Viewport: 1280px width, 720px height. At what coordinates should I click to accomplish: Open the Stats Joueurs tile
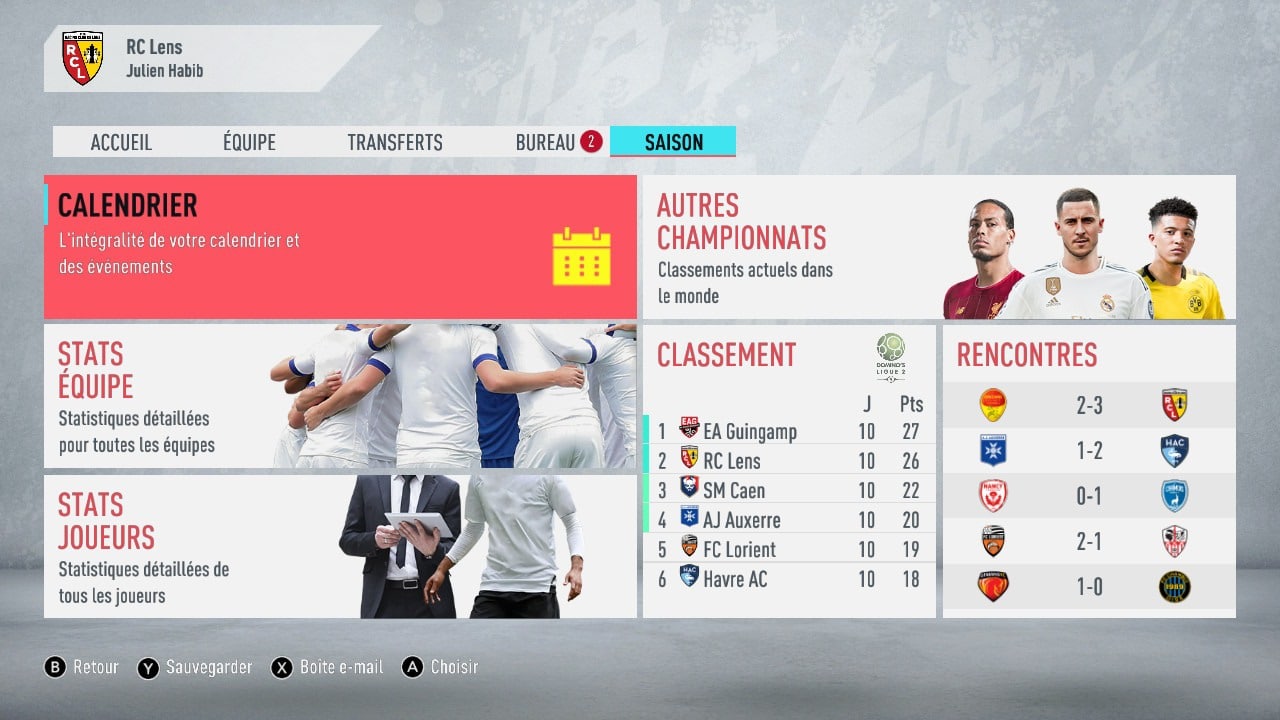click(340, 546)
